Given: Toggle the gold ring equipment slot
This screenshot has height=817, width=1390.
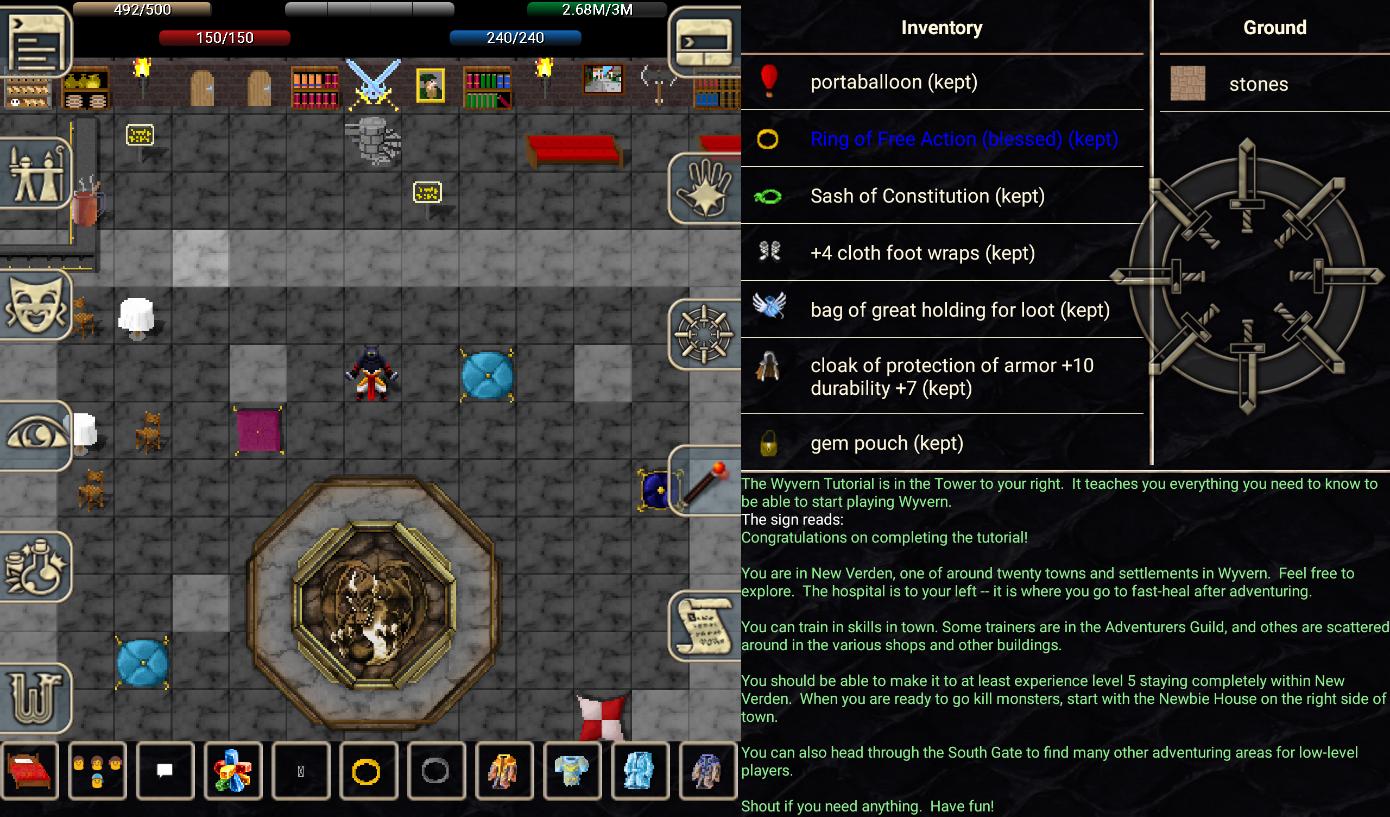Looking at the screenshot, I should coord(369,770).
